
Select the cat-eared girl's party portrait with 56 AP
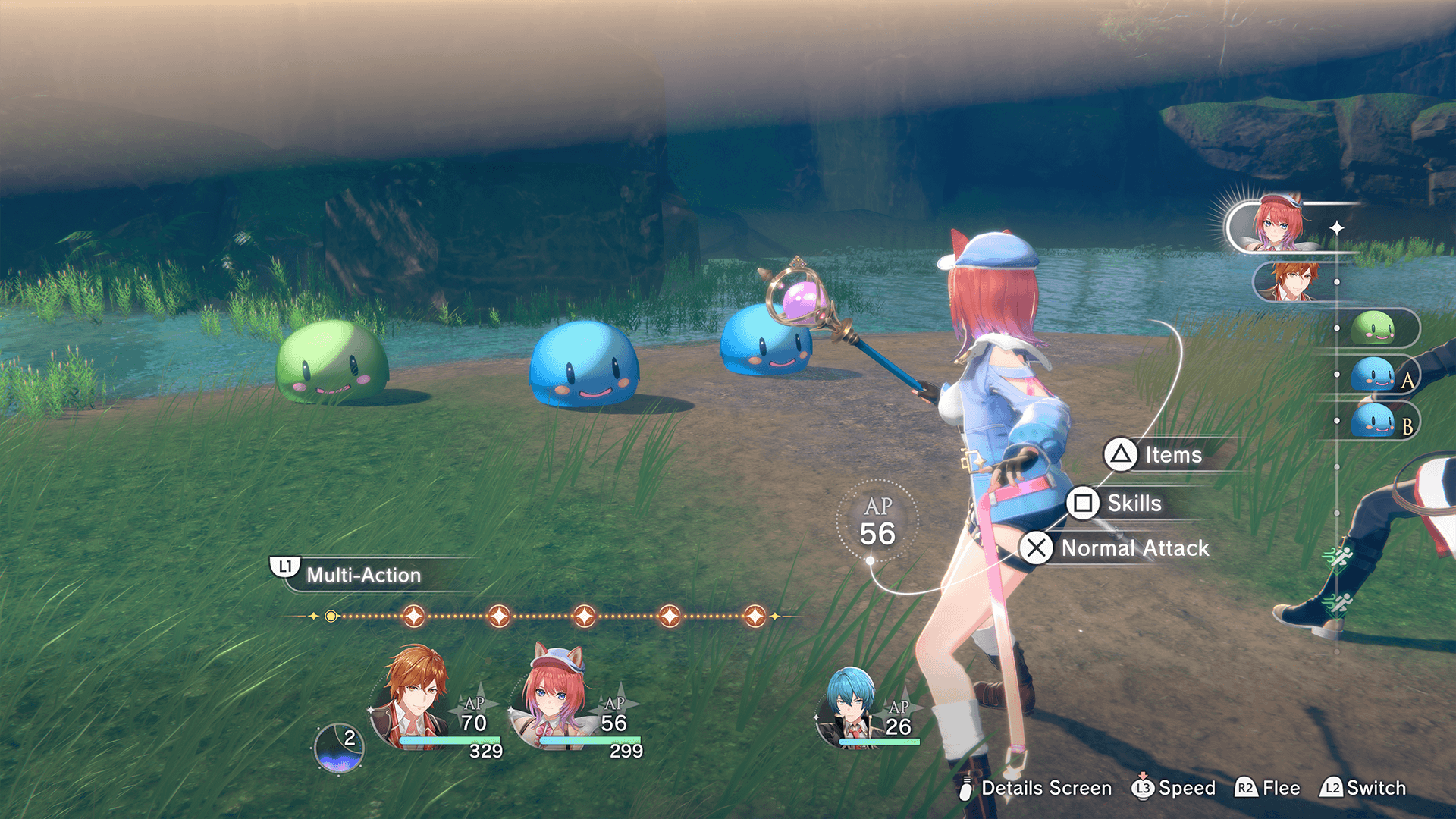(555, 699)
